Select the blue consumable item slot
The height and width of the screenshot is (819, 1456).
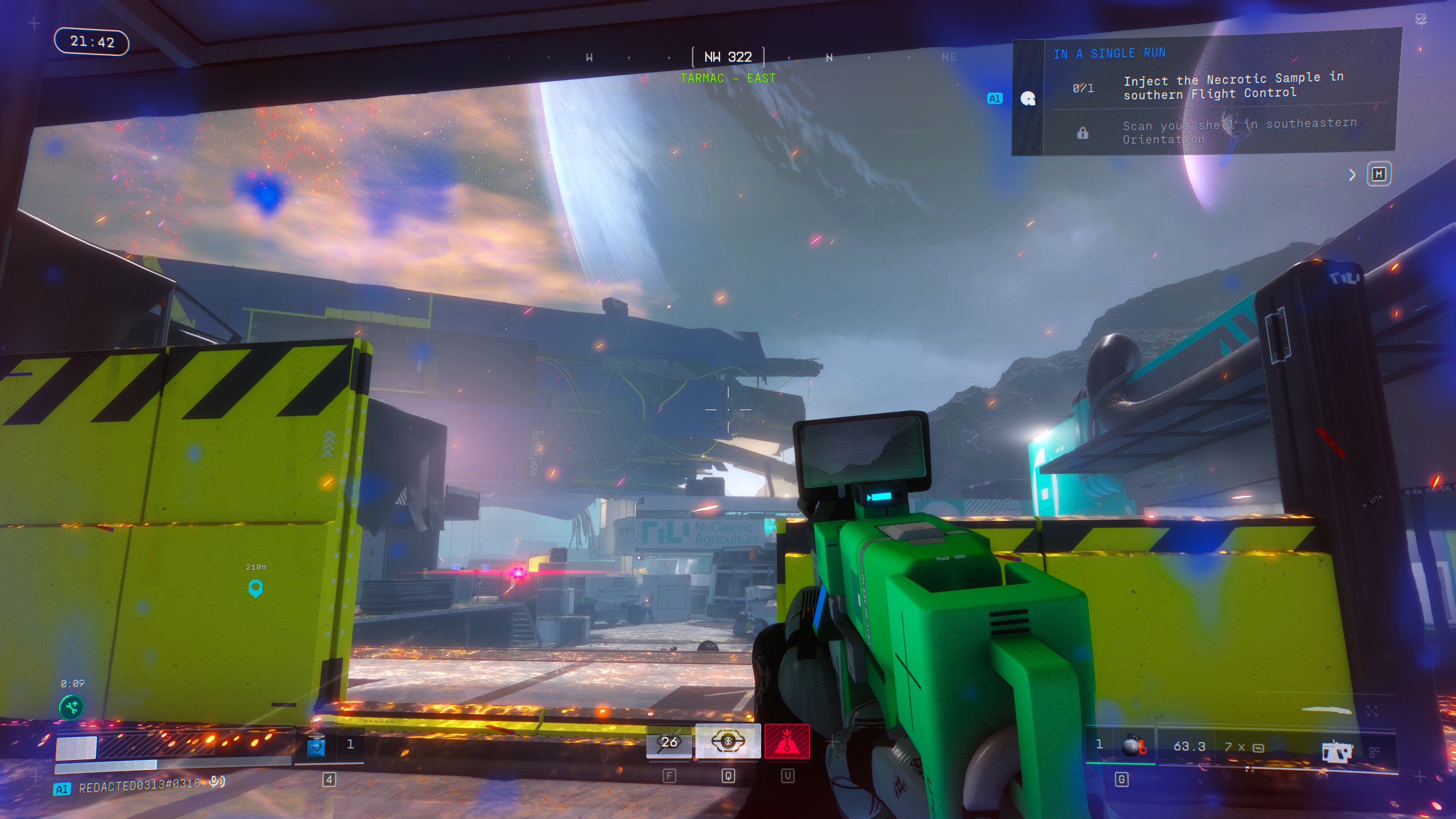pyautogui.click(x=316, y=745)
